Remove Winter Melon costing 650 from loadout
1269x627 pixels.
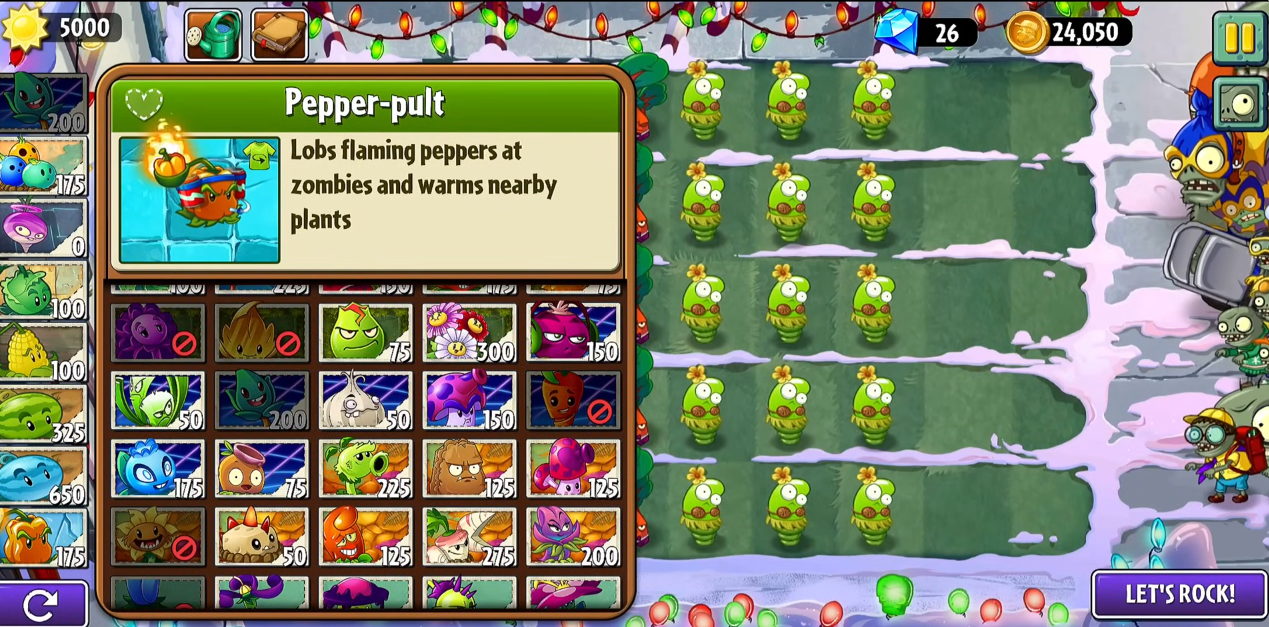click(x=42, y=475)
